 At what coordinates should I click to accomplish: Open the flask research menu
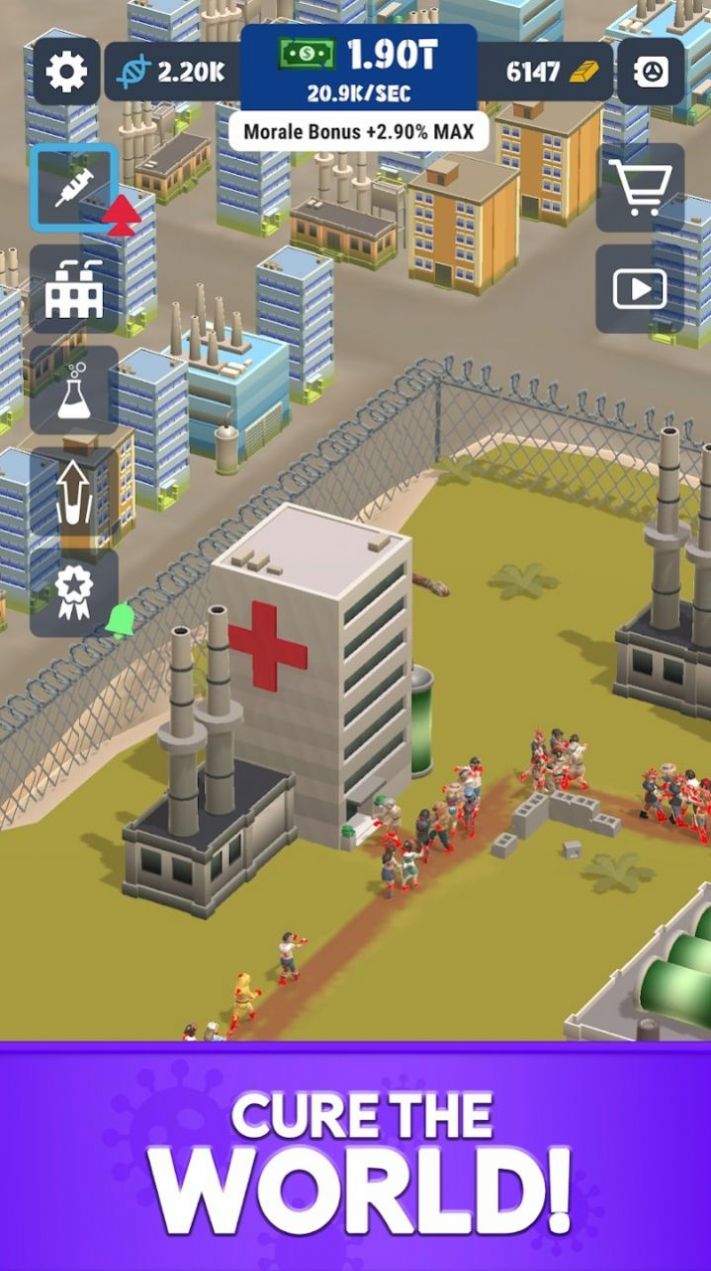(x=74, y=391)
